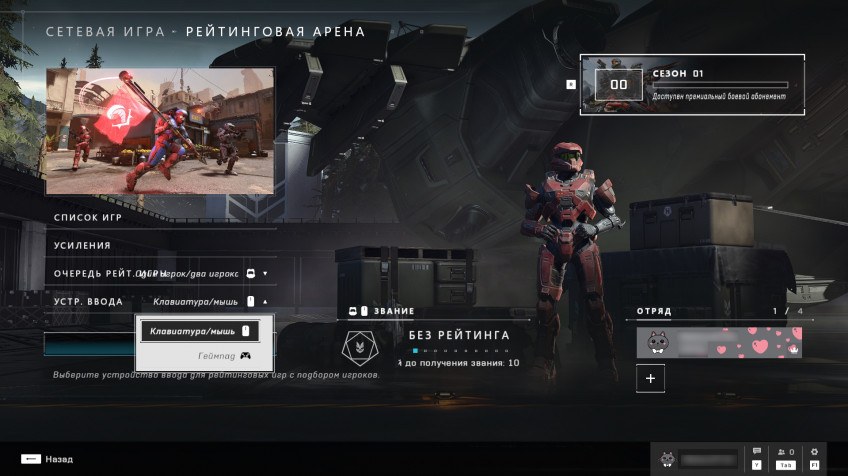Screen dimensions: 848x476
Task: Start matchmaking with the teal play button
Action: click(88, 344)
